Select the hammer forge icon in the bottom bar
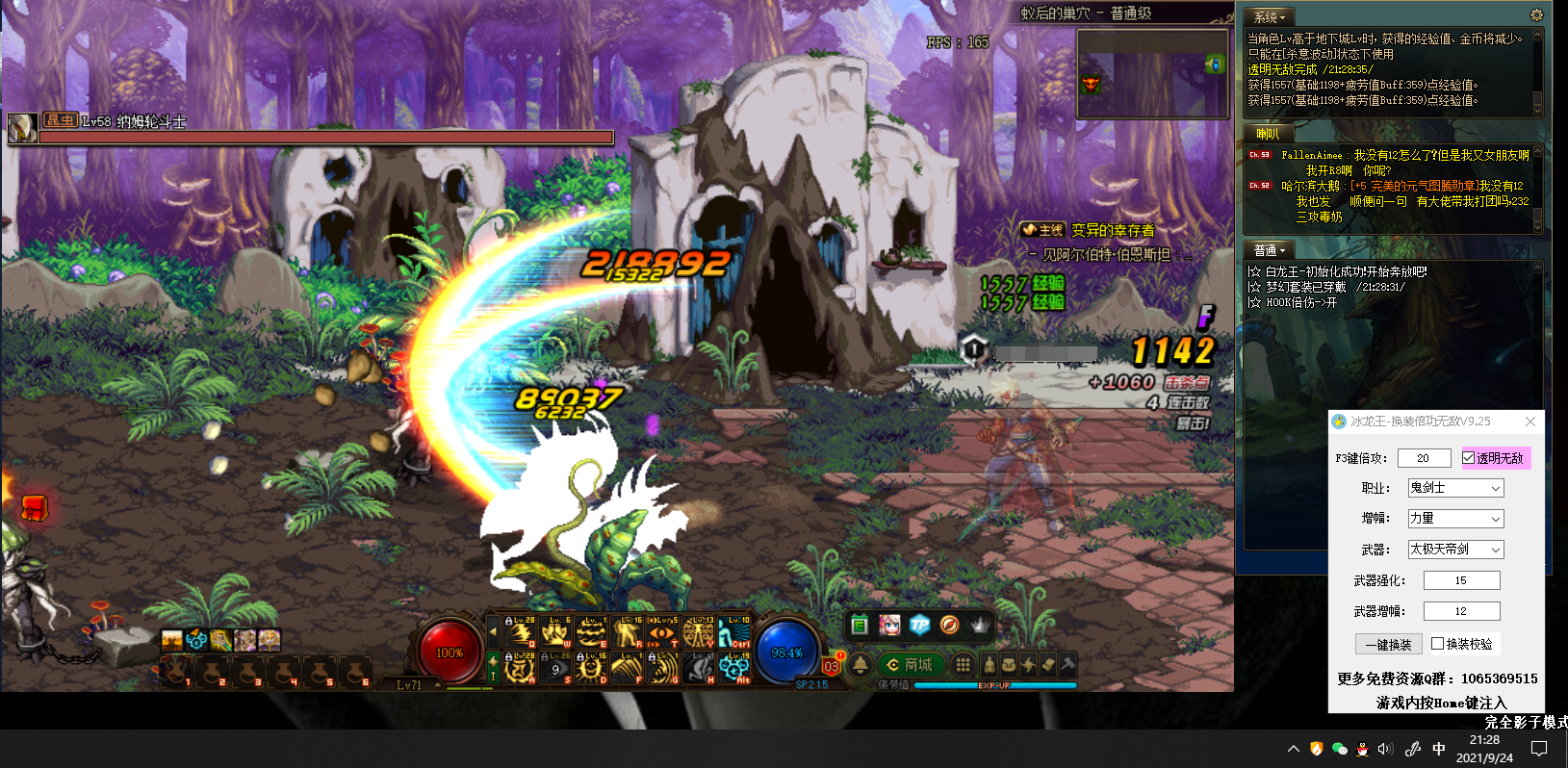The width and height of the screenshot is (1568, 768). pyautogui.click(x=1067, y=664)
